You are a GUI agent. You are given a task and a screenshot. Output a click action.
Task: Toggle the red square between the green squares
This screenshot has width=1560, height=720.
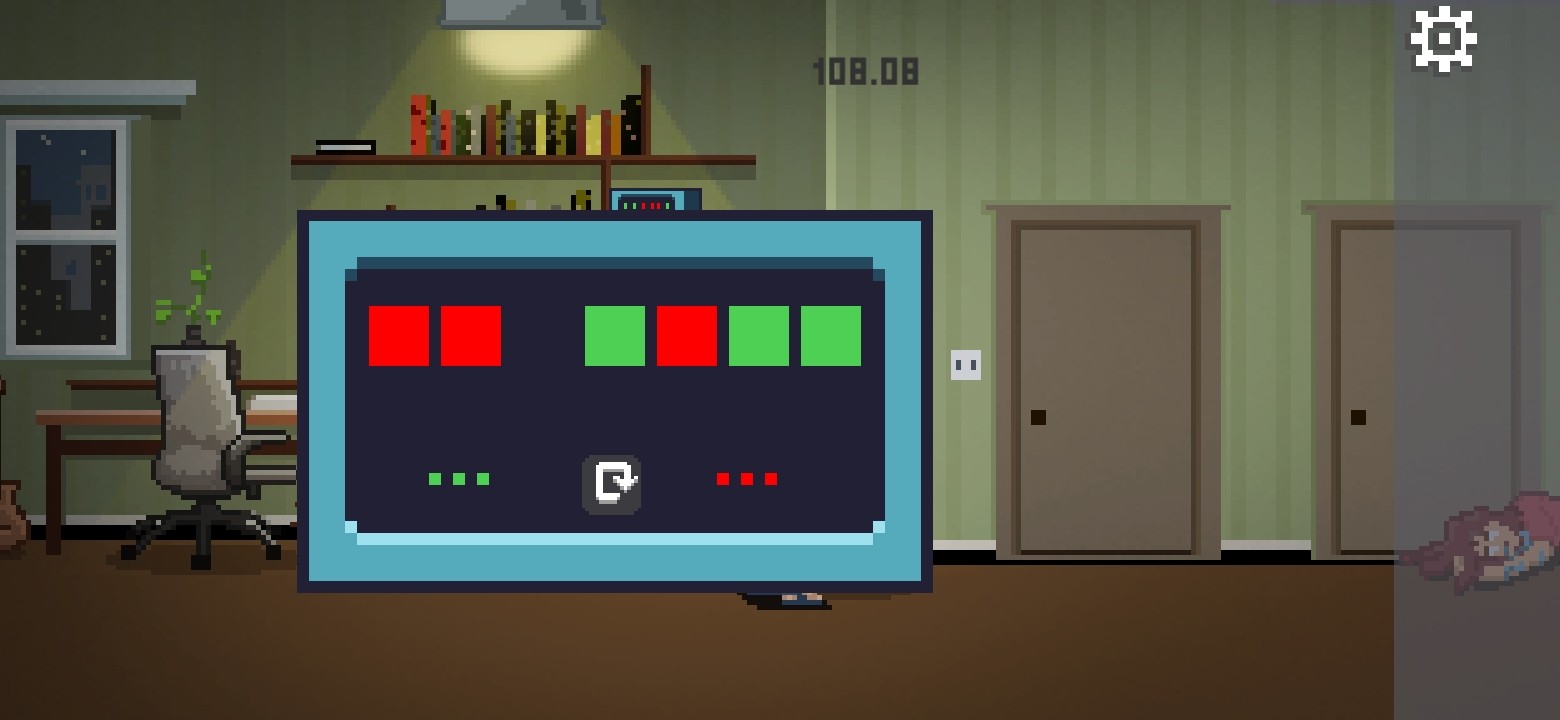pos(686,335)
